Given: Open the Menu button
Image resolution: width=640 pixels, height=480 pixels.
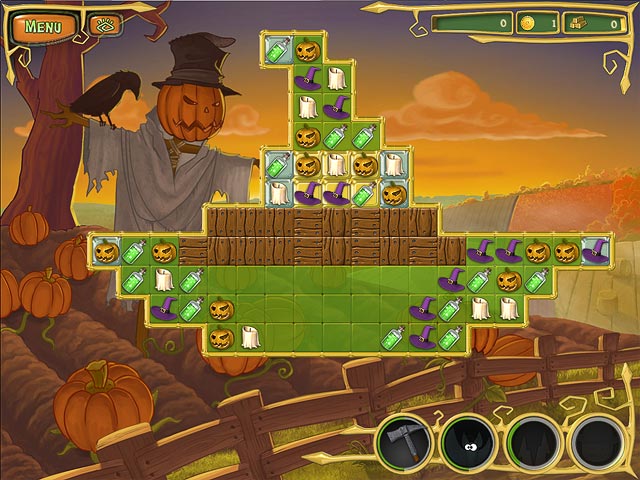Looking at the screenshot, I should pos(45,25).
